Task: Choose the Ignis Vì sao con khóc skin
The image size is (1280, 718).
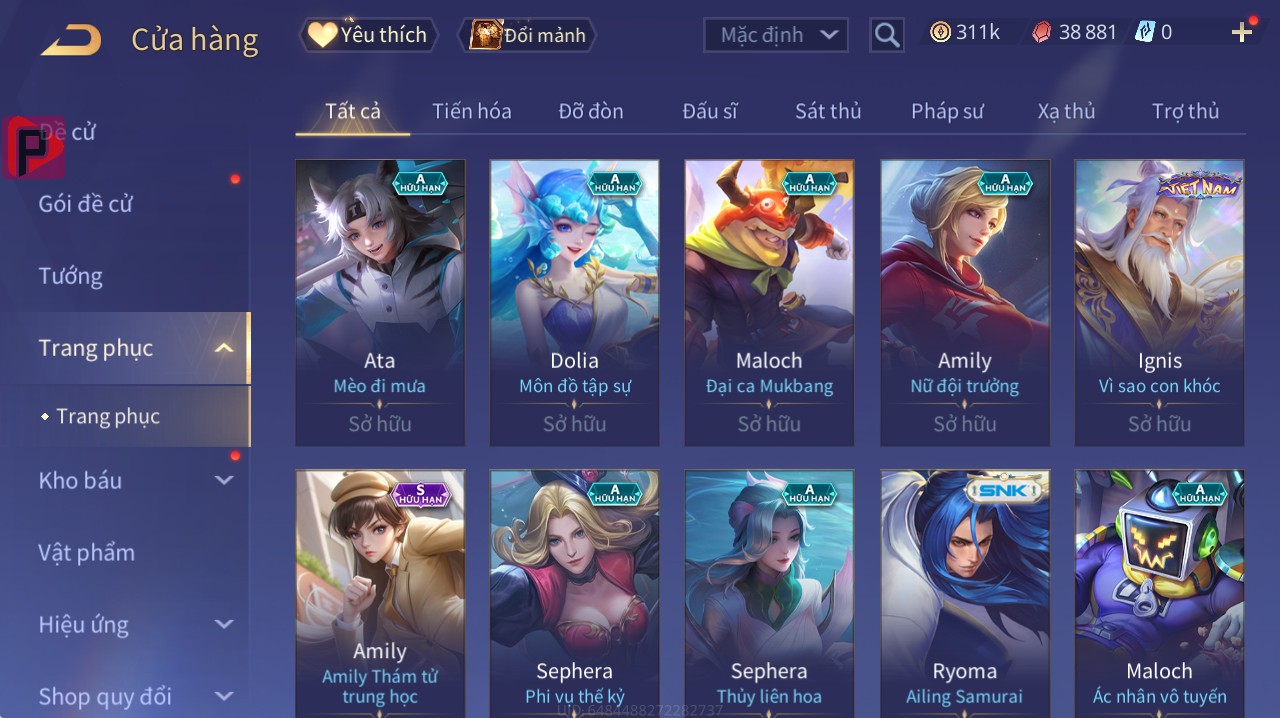Action: pyautogui.click(x=1159, y=302)
